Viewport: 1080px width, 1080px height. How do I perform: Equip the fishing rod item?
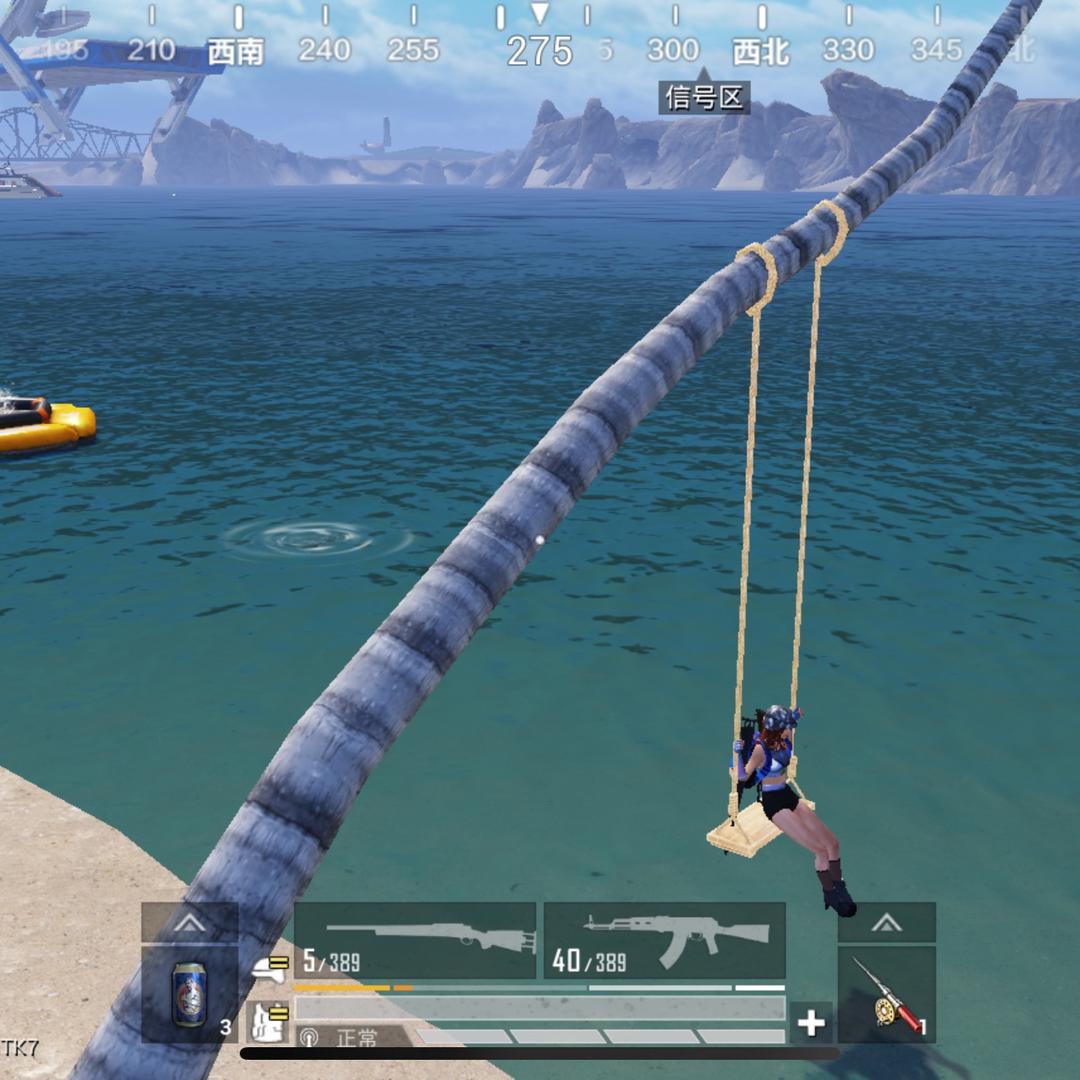(x=887, y=994)
